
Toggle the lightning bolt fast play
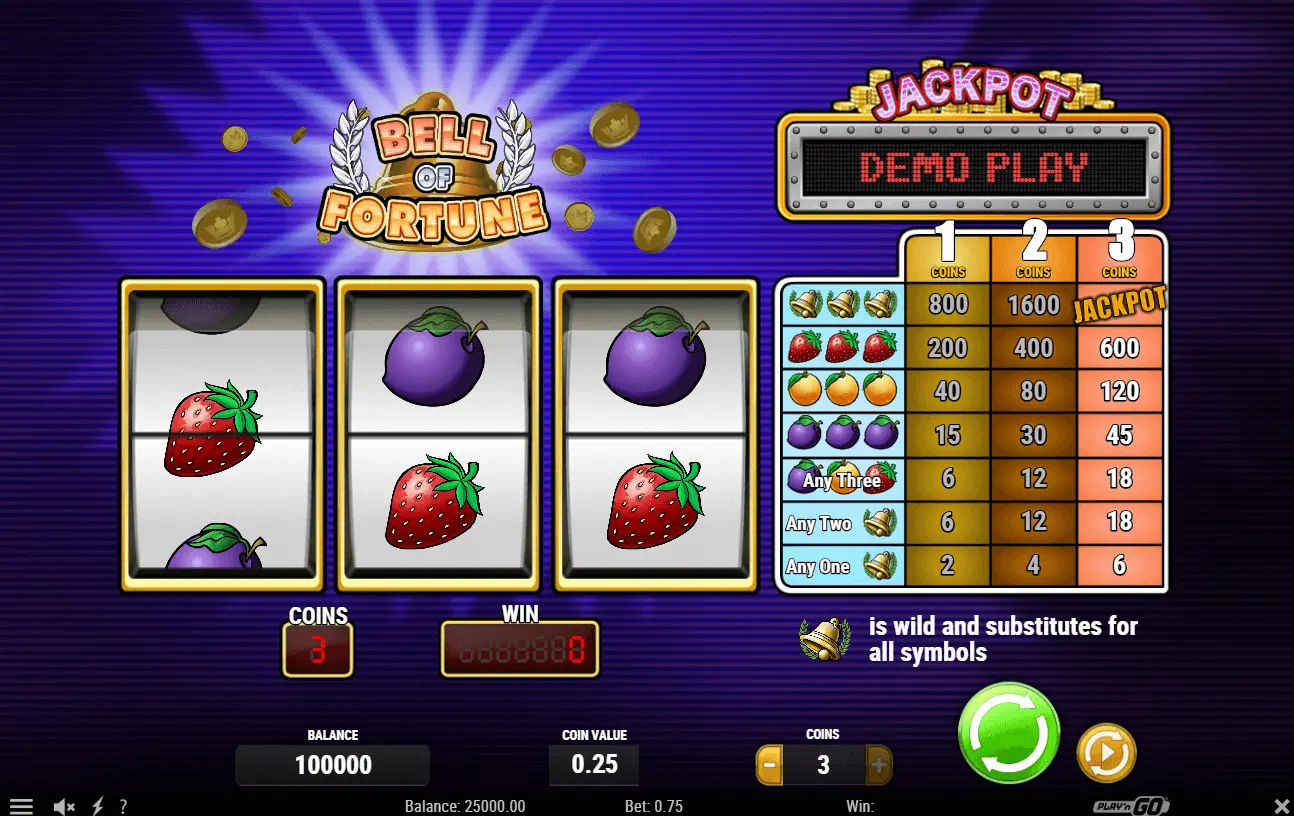pos(98,806)
